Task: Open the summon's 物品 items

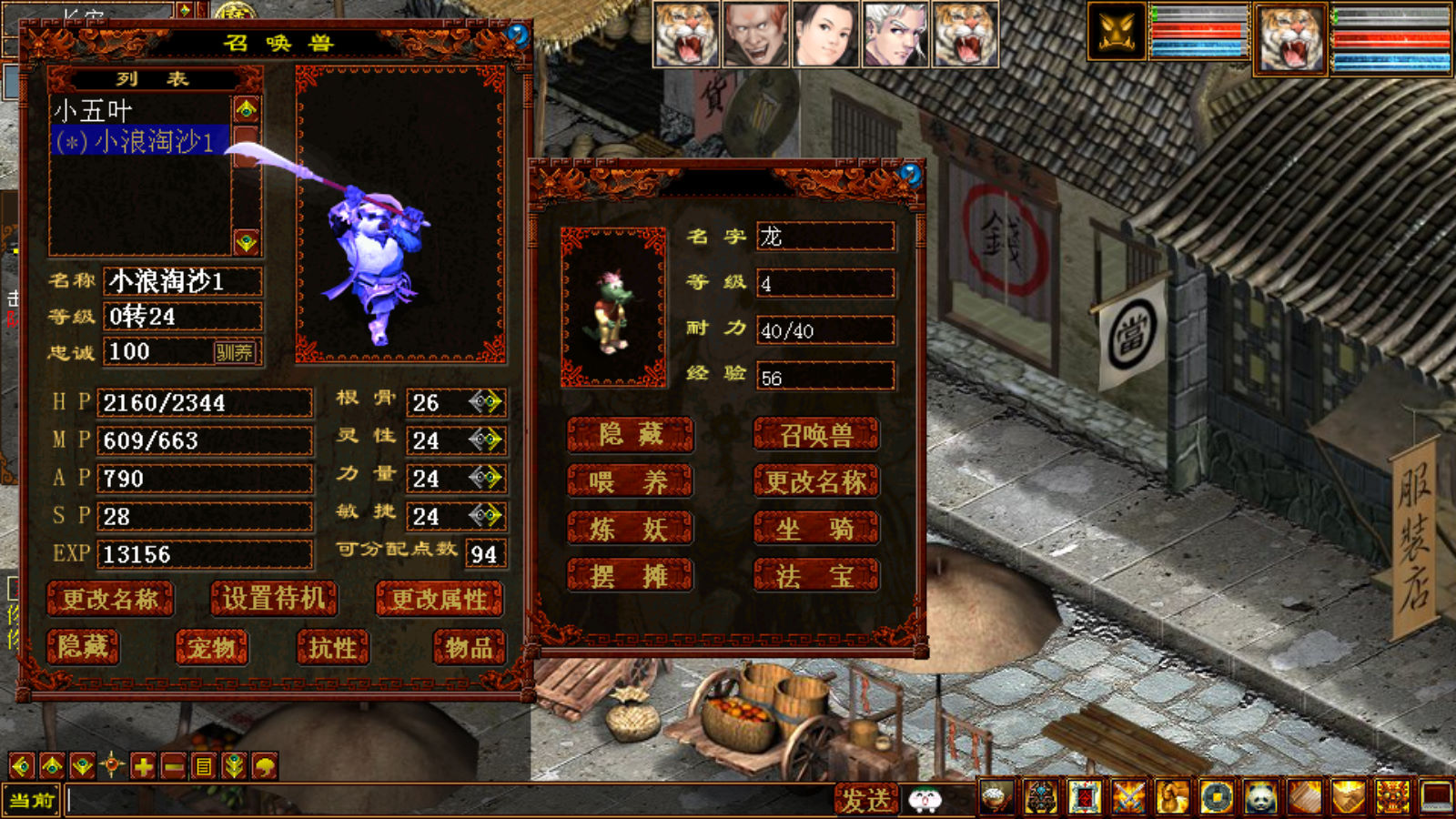Action: (469, 647)
